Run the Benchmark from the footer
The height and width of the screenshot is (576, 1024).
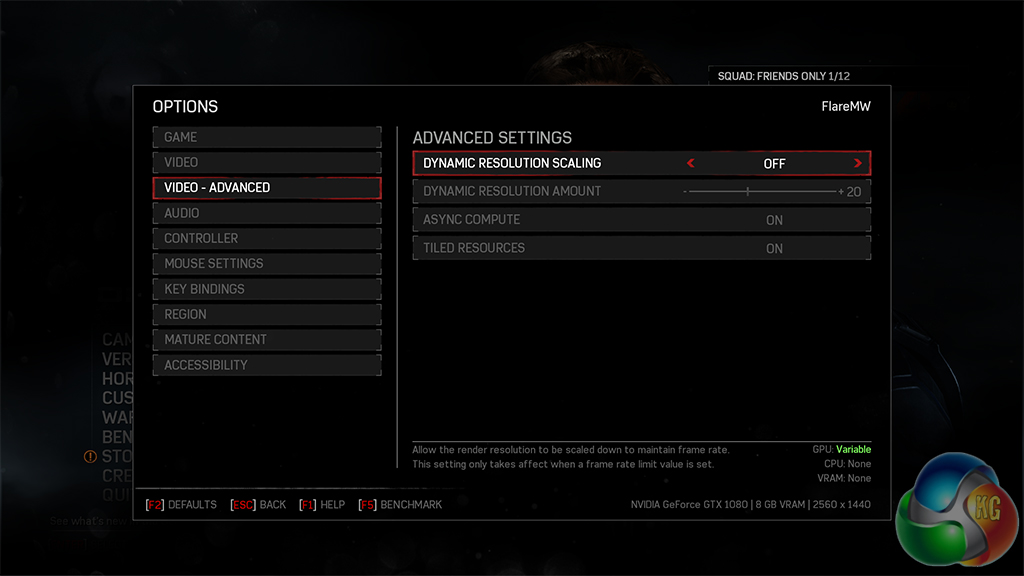pyautogui.click(x=401, y=505)
